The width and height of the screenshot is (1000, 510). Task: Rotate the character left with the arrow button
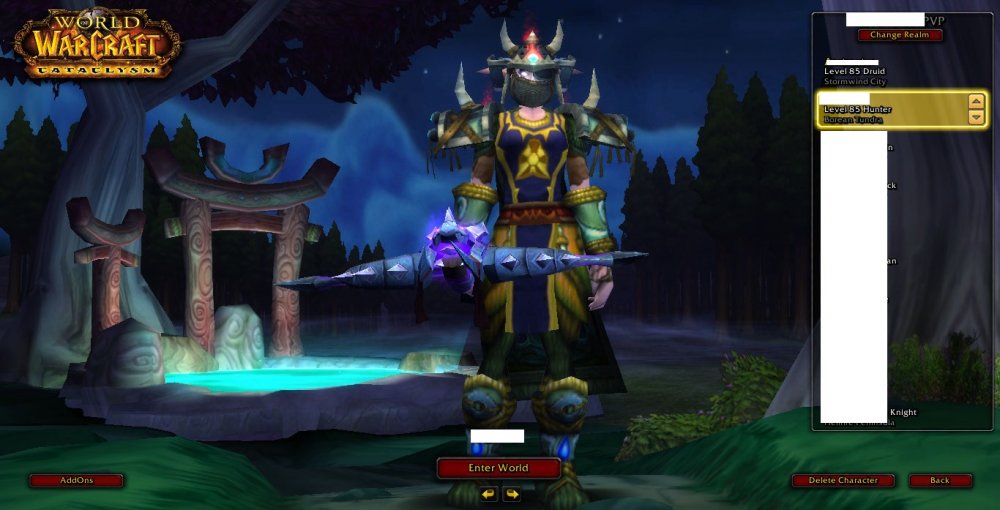488,494
